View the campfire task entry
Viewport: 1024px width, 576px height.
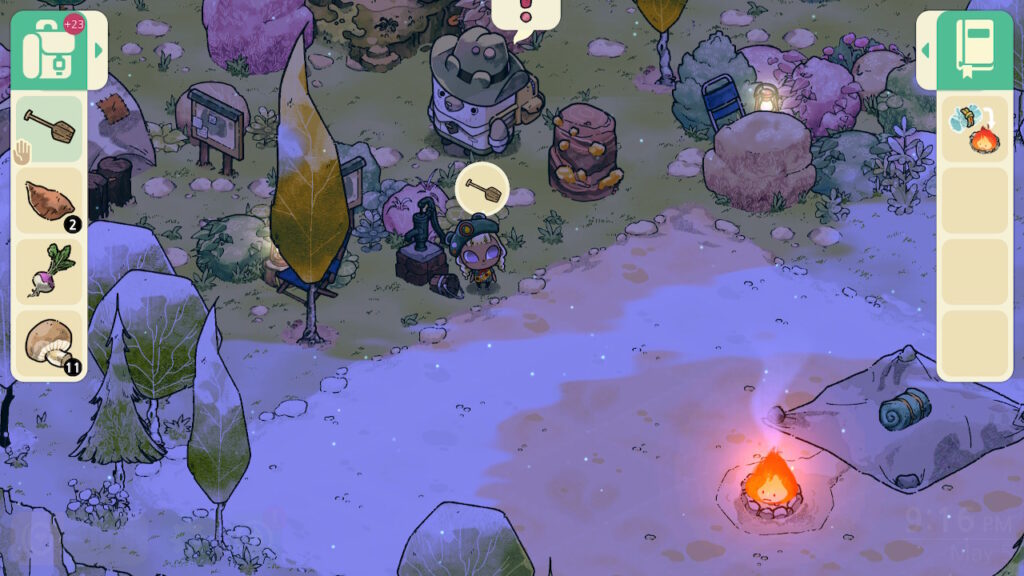974,129
